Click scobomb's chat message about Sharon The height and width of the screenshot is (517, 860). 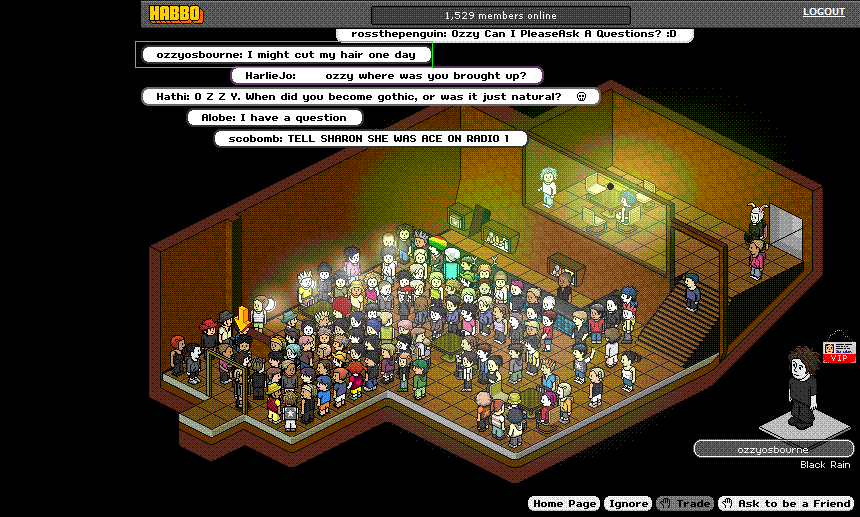click(370, 138)
